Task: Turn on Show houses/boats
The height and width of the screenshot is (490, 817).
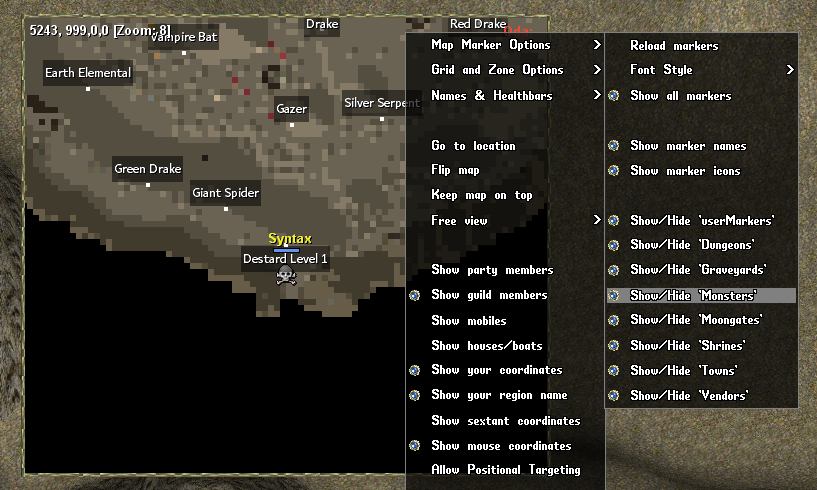Action: (x=486, y=346)
